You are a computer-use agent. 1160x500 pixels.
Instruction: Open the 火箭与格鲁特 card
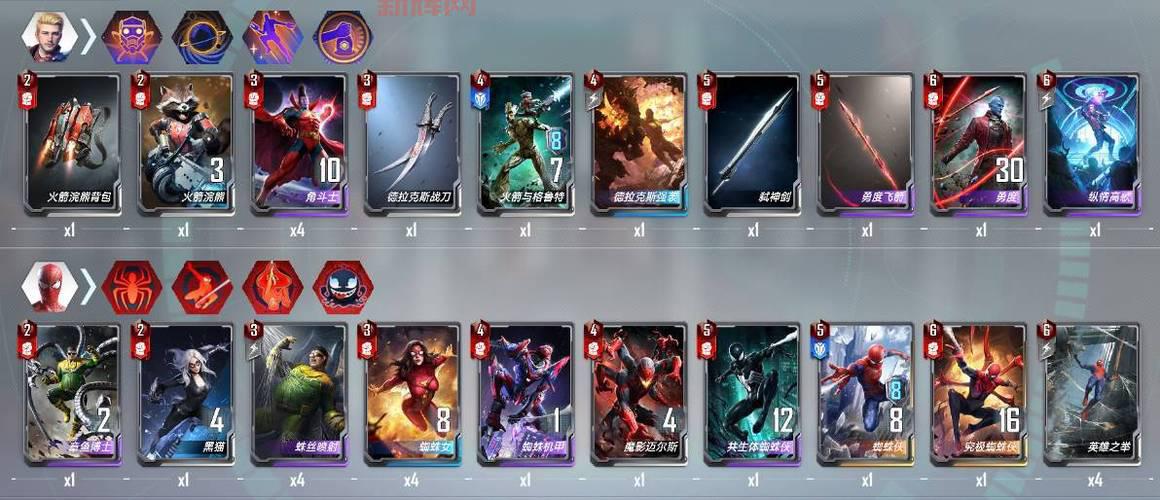point(525,142)
